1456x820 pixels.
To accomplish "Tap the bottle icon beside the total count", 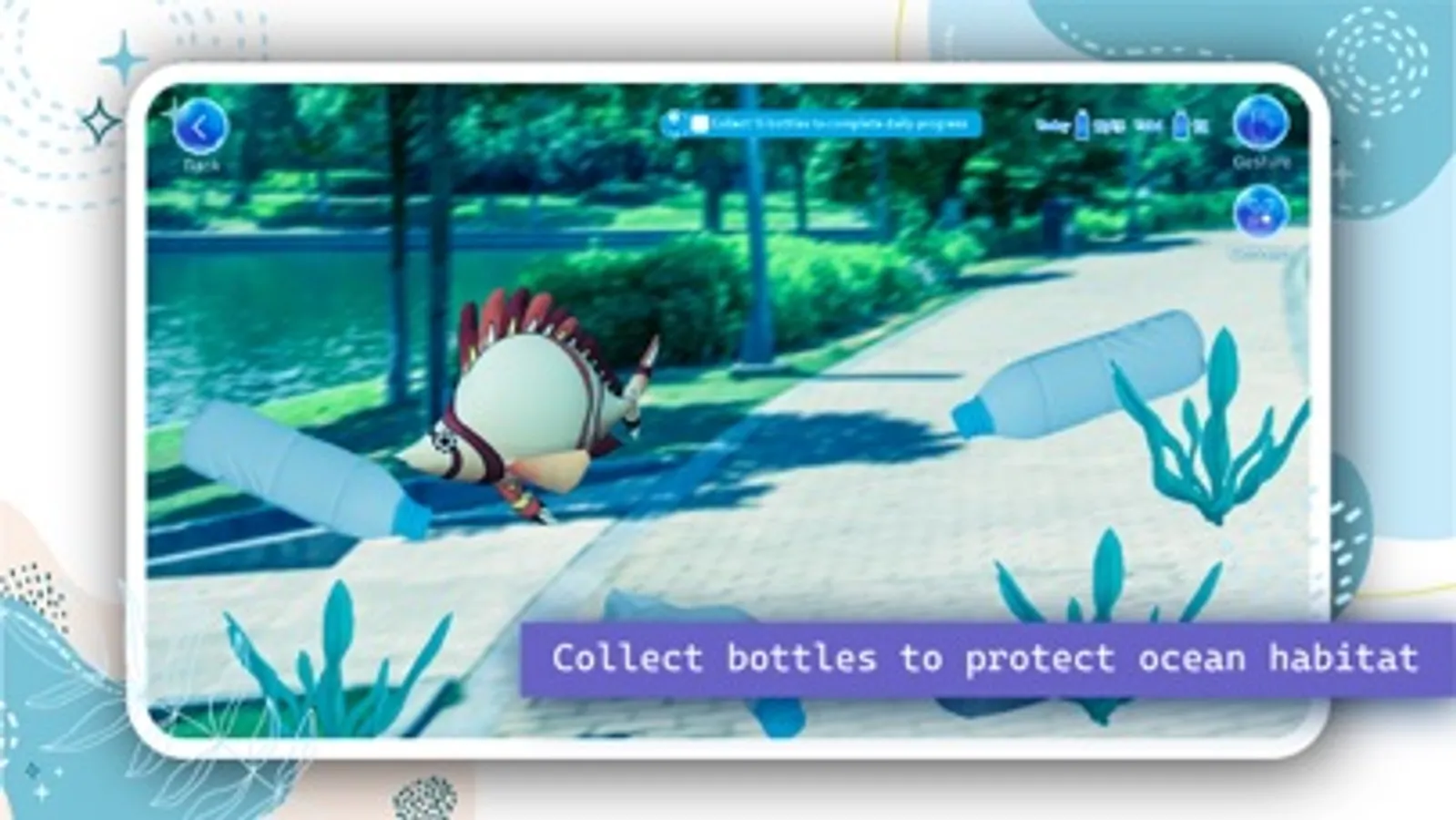I will [x=1181, y=125].
